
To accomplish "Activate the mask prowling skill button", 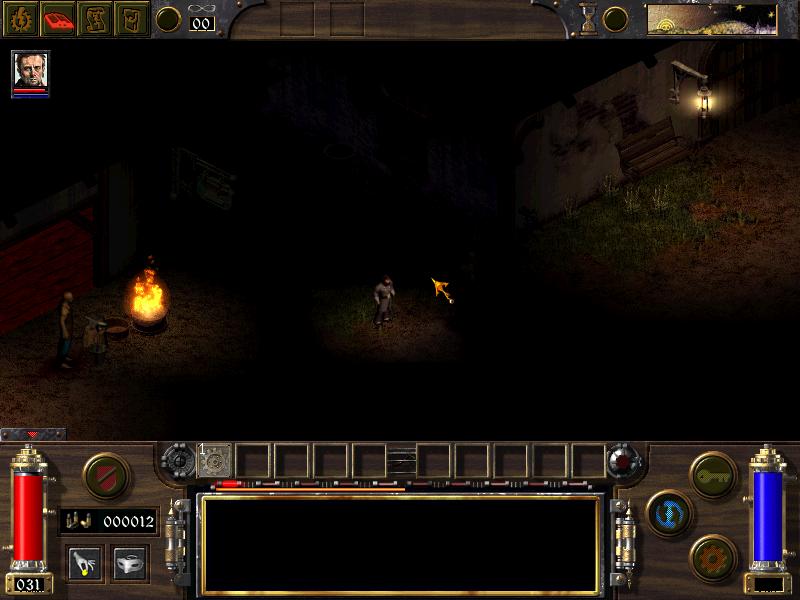I will (129, 562).
